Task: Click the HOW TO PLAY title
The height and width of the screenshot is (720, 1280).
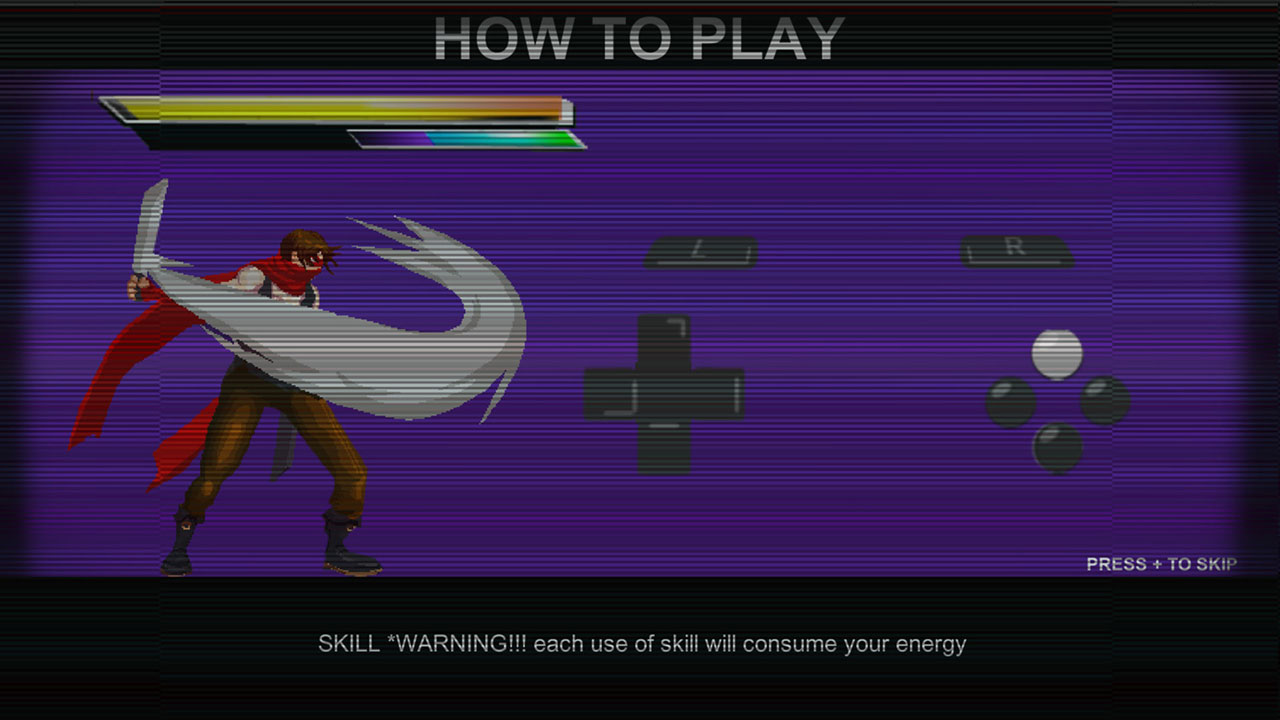Action: tap(638, 38)
